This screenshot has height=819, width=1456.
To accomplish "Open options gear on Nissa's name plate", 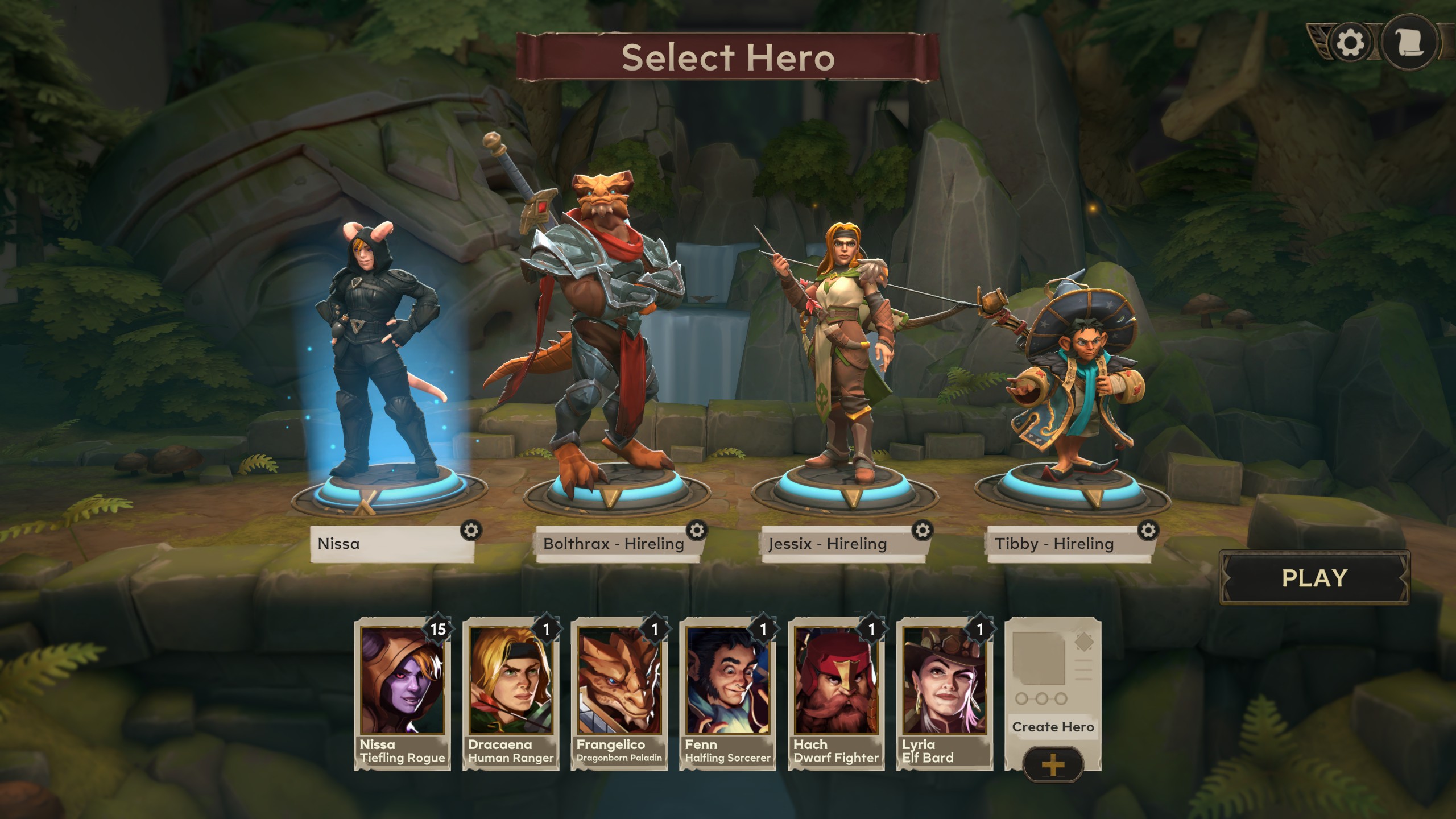I will pyautogui.click(x=471, y=531).
